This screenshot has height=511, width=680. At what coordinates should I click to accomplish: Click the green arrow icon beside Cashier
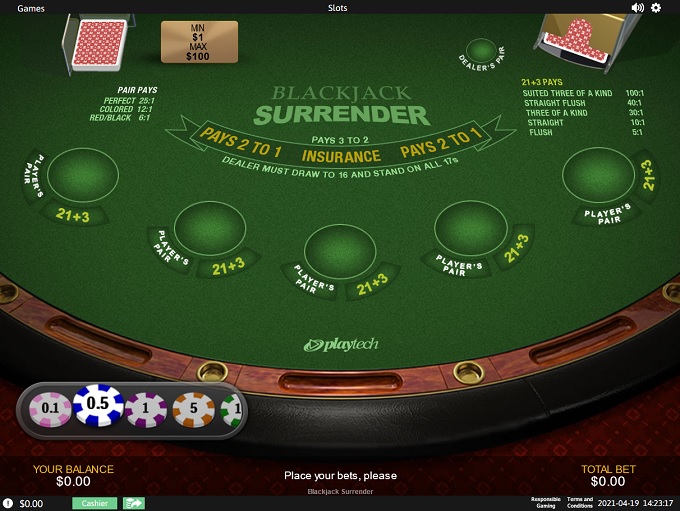point(134,503)
